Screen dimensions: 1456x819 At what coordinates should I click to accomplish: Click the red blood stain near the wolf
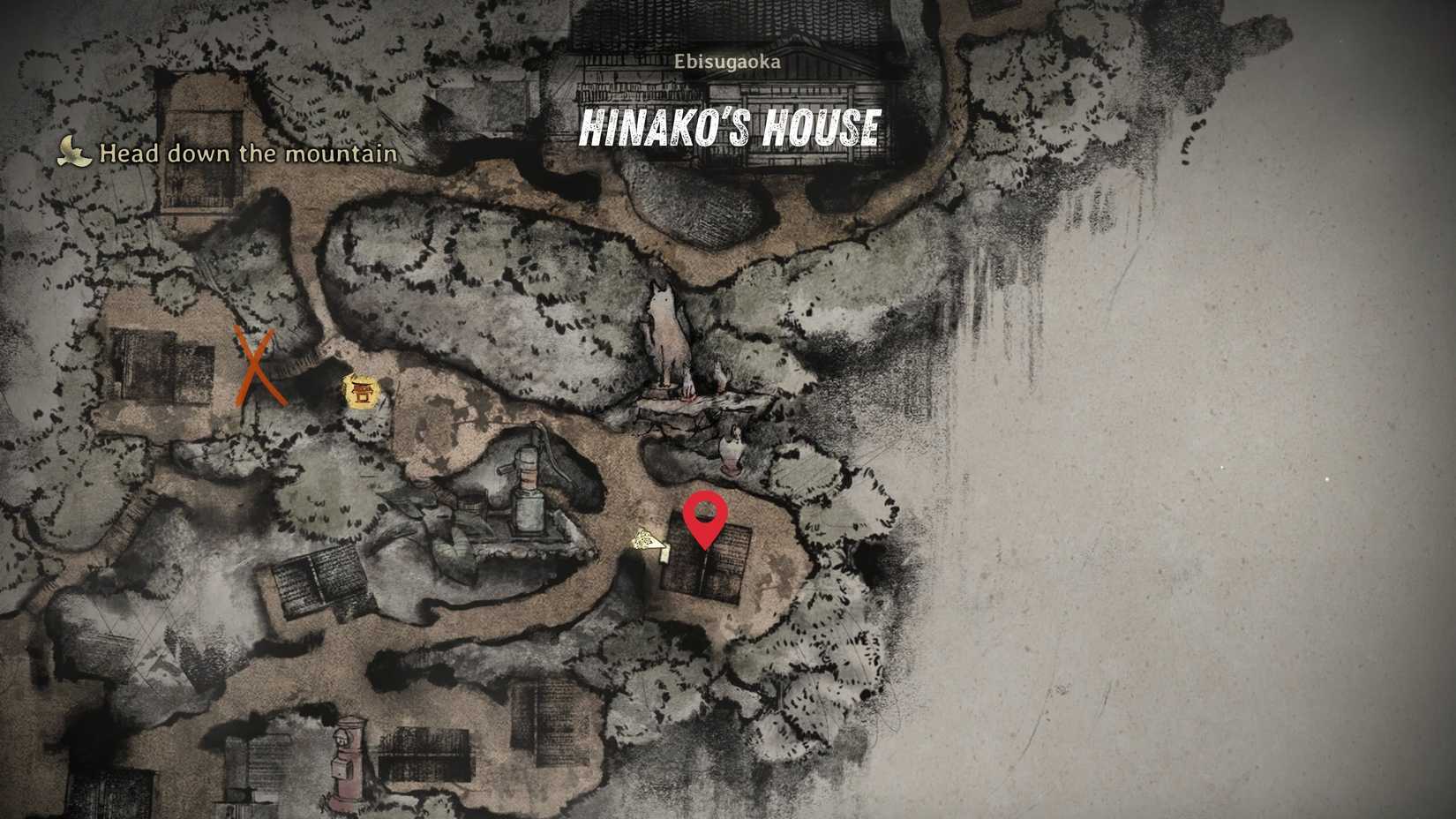pos(688,397)
